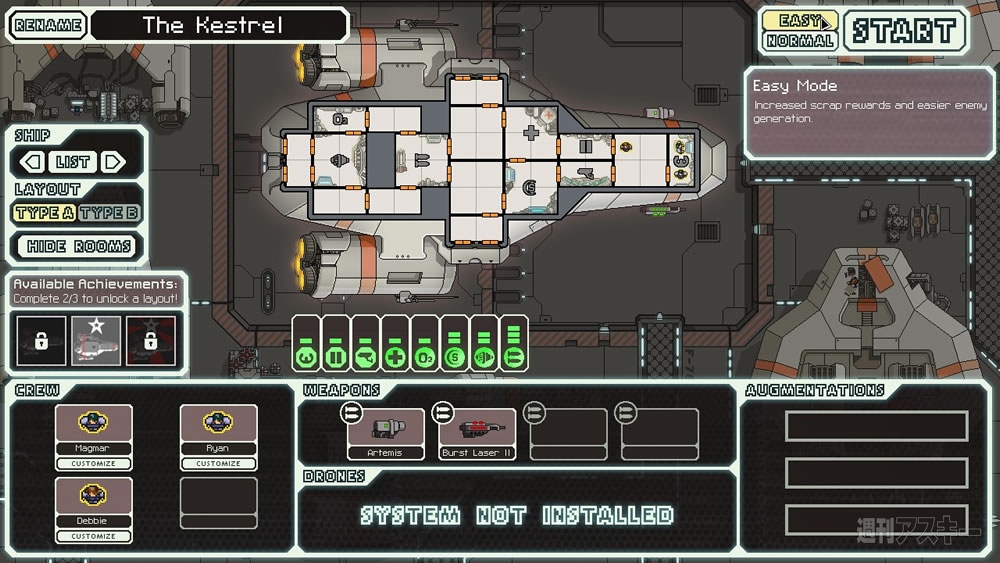
Task: Switch difficulty to NORMAL
Action: point(800,41)
